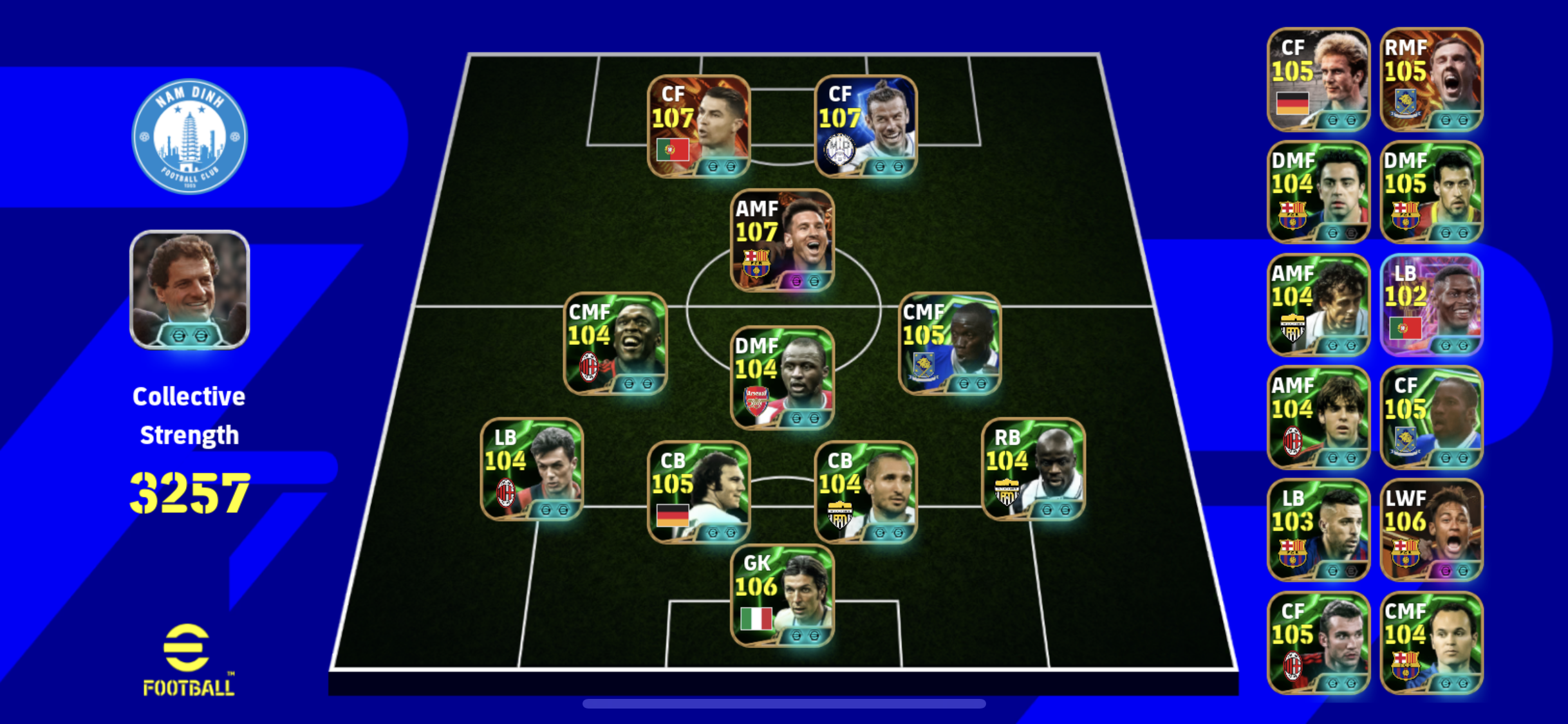The height and width of the screenshot is (724, 1568).
Task: Pick the LWF 106 Barcelona substitute
Action: pos(1432,530)
